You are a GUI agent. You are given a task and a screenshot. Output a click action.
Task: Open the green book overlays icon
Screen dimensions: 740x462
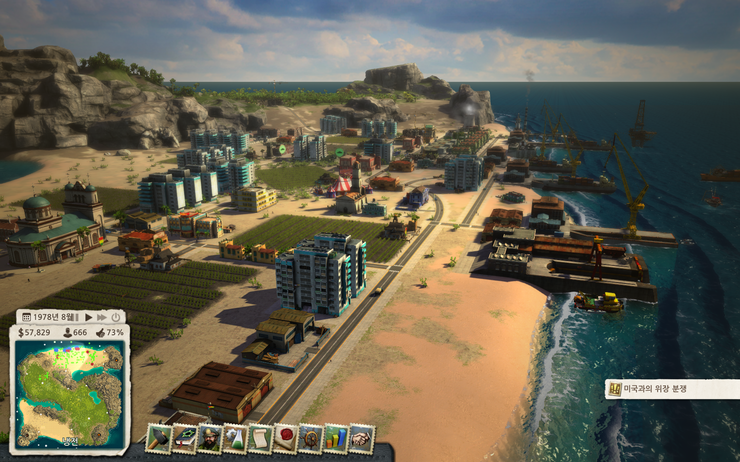click(185, 438)
